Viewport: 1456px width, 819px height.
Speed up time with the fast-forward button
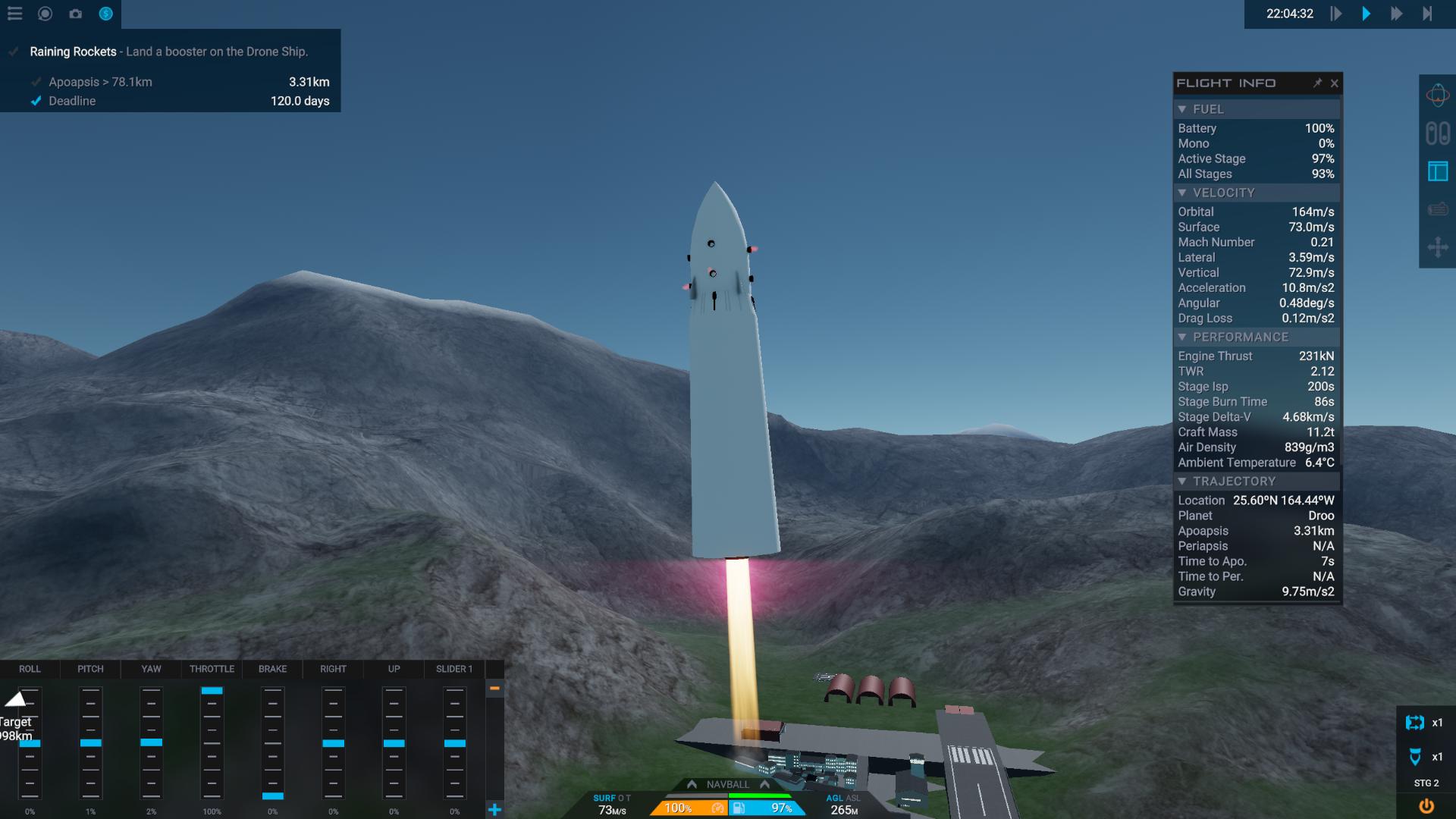point(1396,14)
